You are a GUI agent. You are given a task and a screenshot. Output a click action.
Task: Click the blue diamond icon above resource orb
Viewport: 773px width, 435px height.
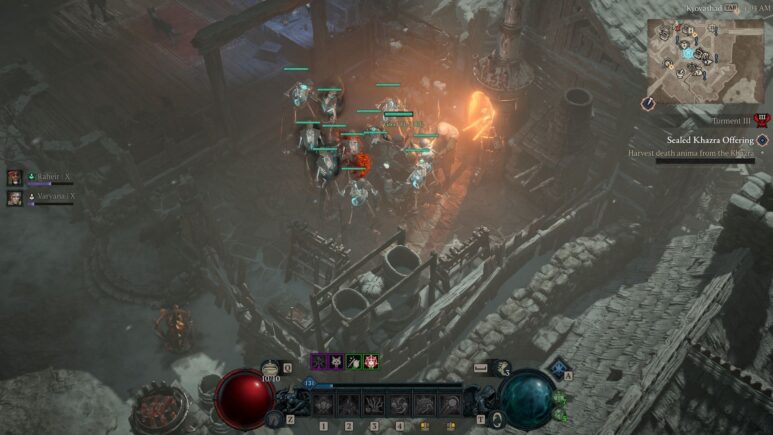point(559,368)
